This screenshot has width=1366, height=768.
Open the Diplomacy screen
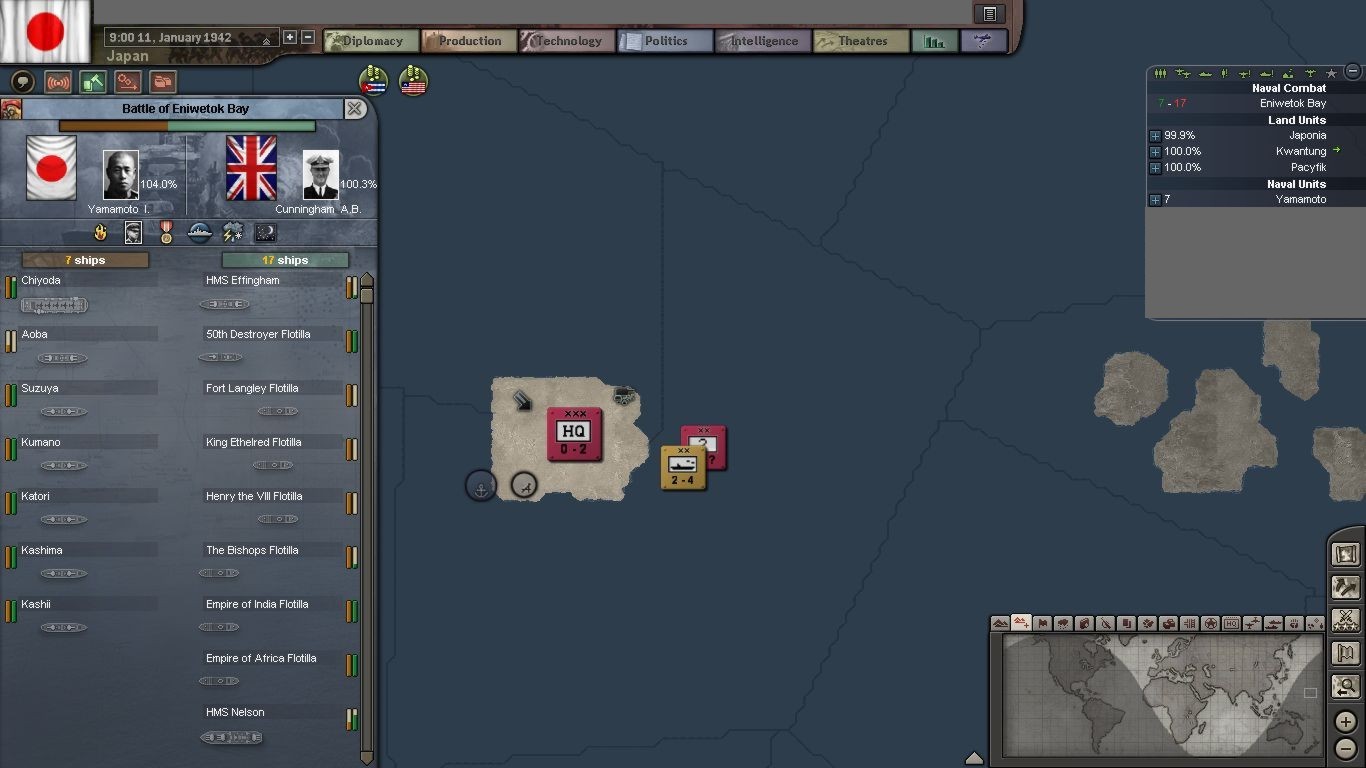(x=370, y=41)
